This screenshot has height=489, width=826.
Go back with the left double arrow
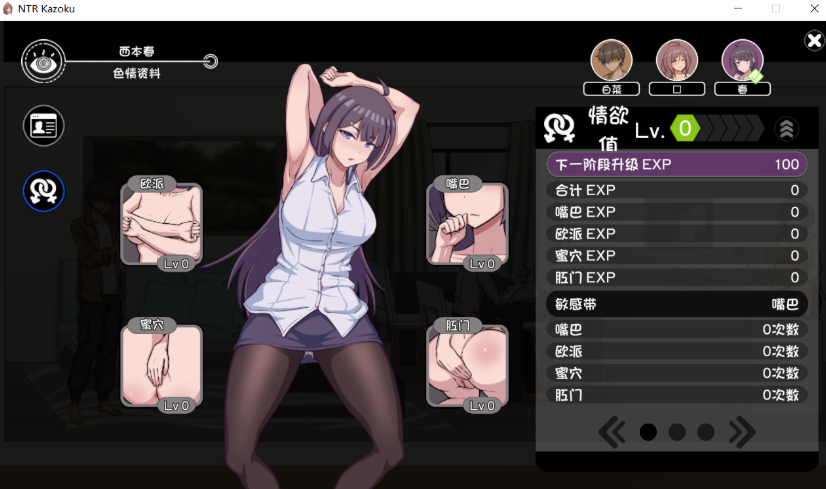point(612,432)
